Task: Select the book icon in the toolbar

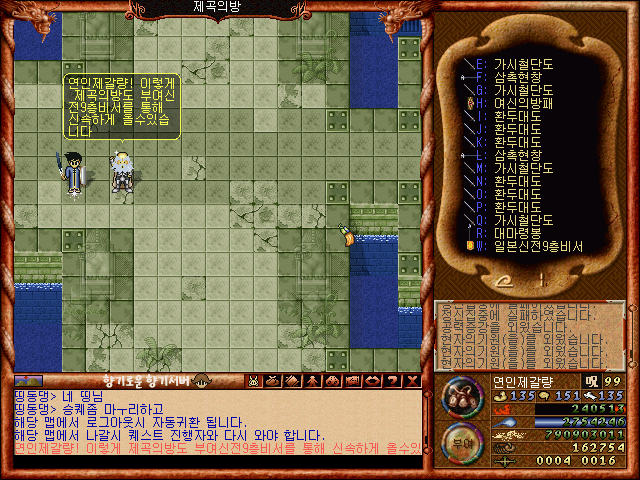Action: click(x=290, y=381)
